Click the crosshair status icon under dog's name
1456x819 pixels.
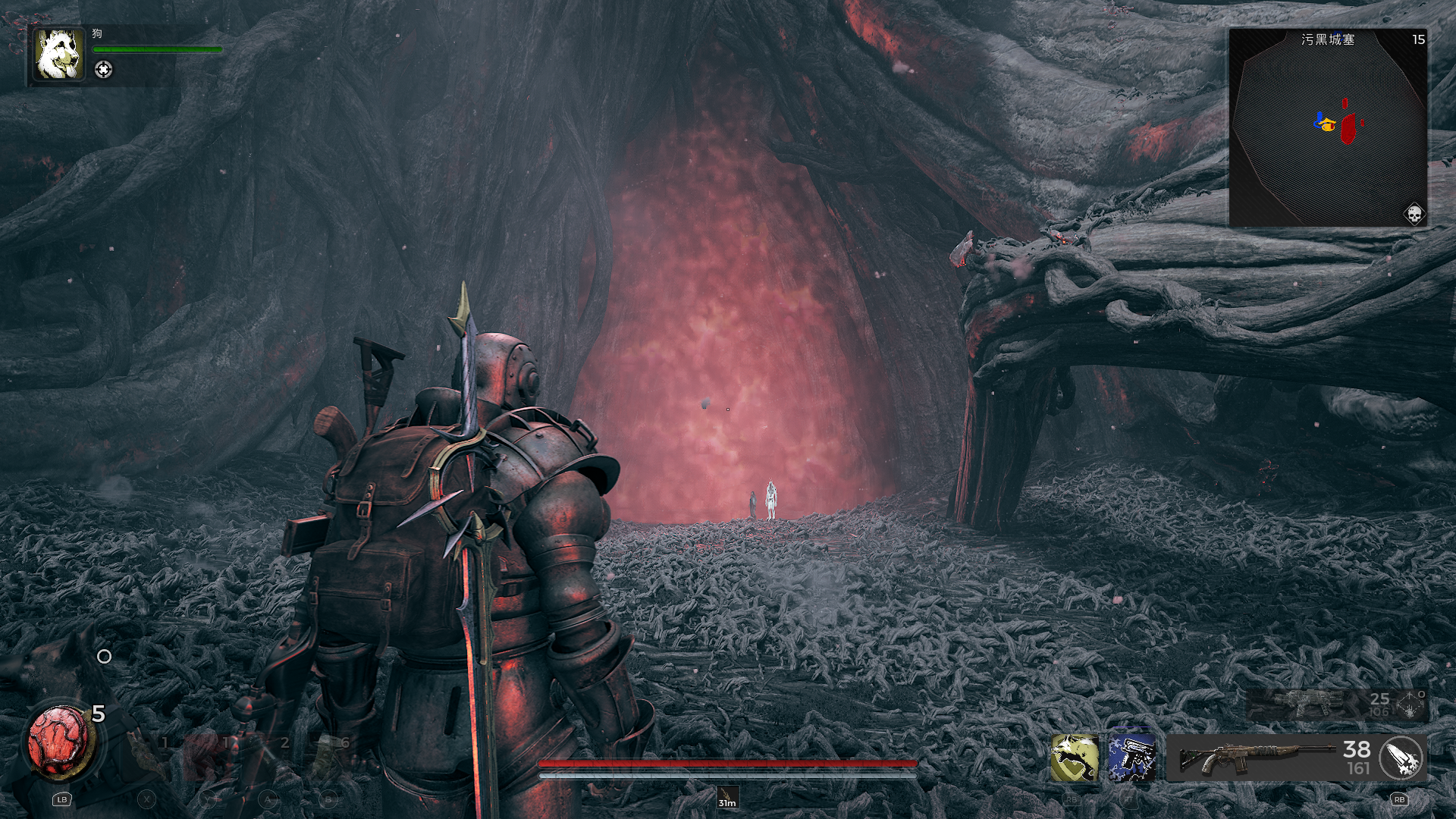click(x=103, y=70)
